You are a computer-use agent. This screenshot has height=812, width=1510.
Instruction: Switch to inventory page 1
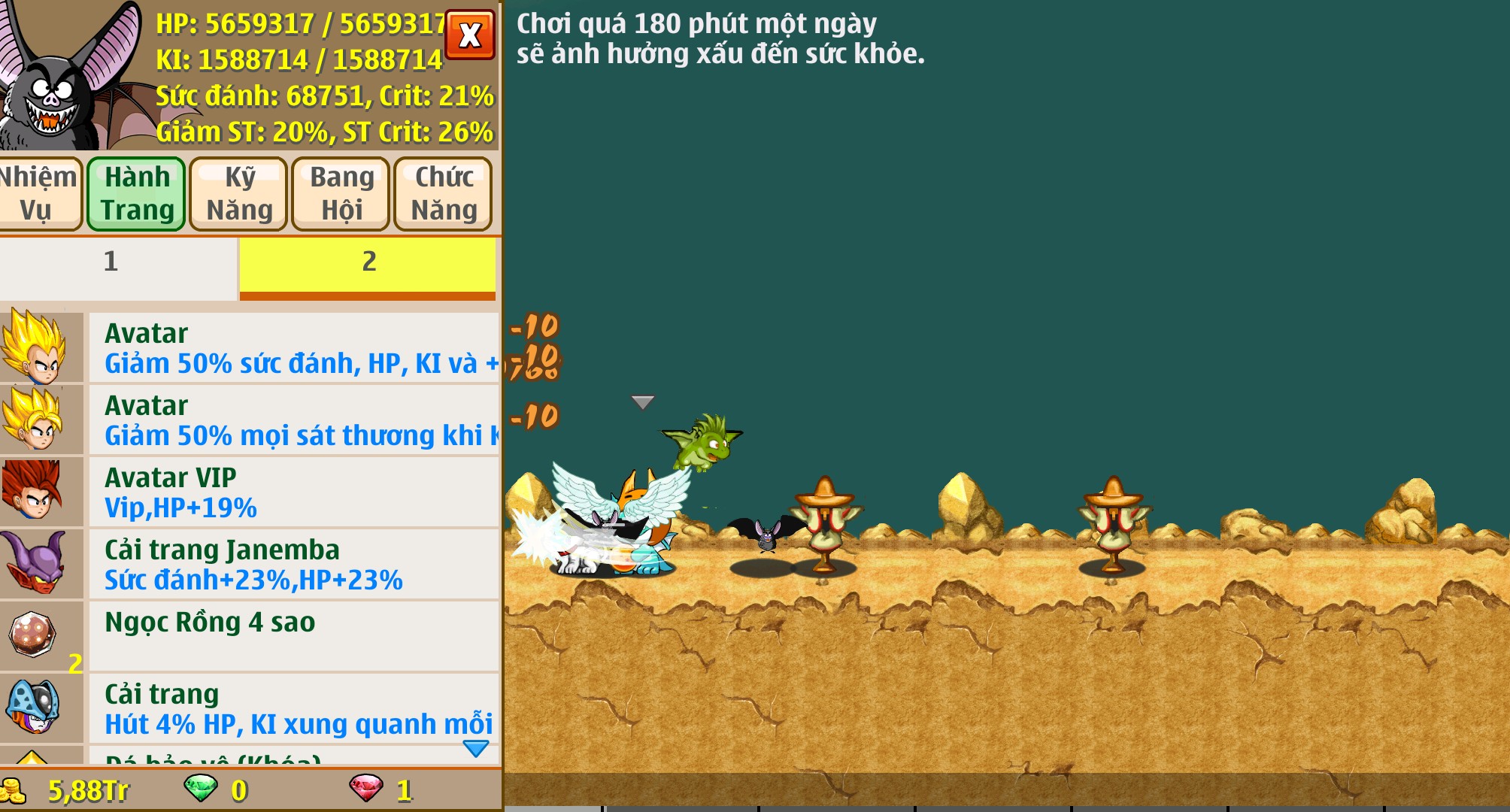click(111, 262)
